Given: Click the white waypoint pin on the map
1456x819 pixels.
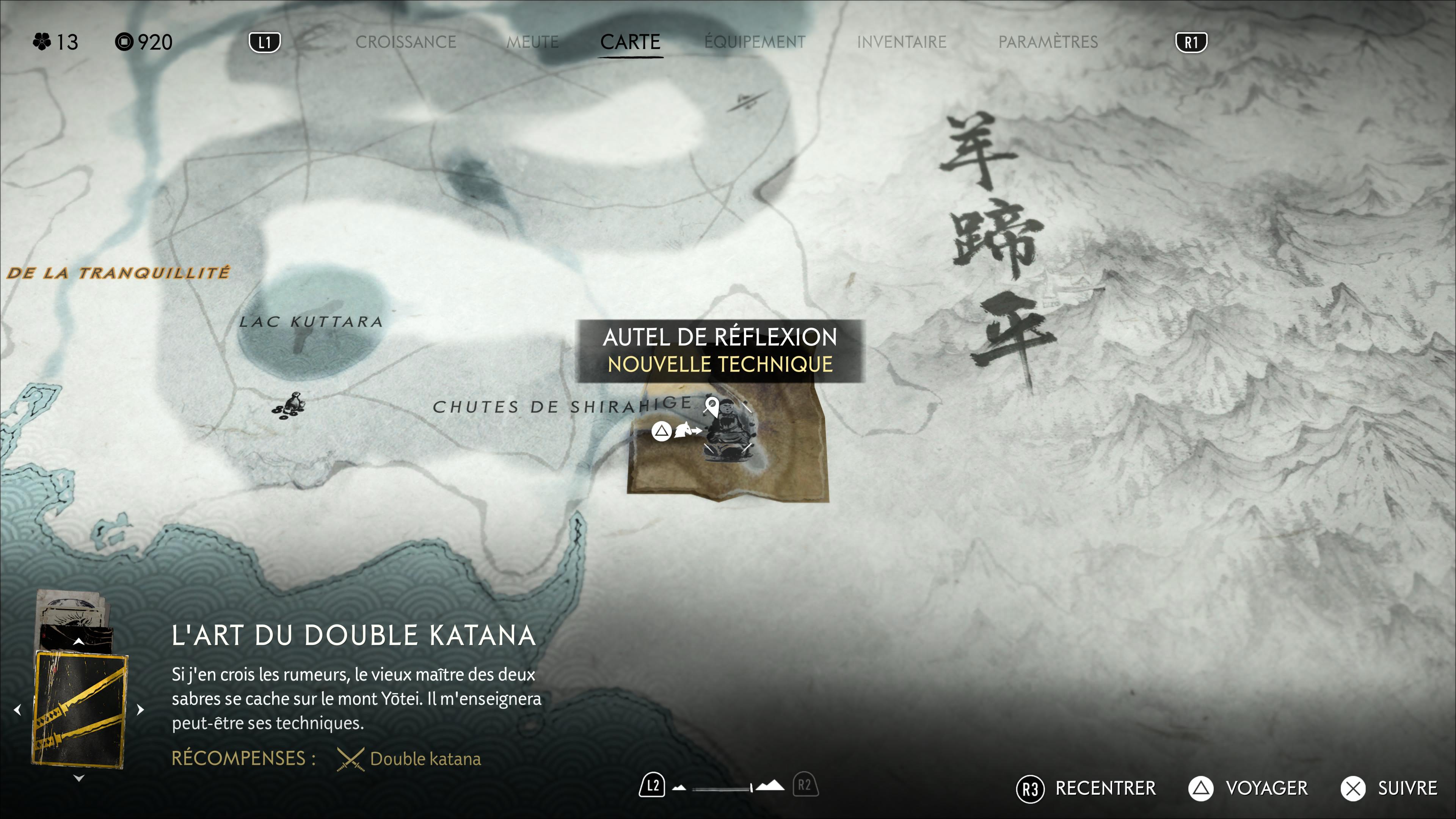Looking at the screenshot, I should 712,405.
